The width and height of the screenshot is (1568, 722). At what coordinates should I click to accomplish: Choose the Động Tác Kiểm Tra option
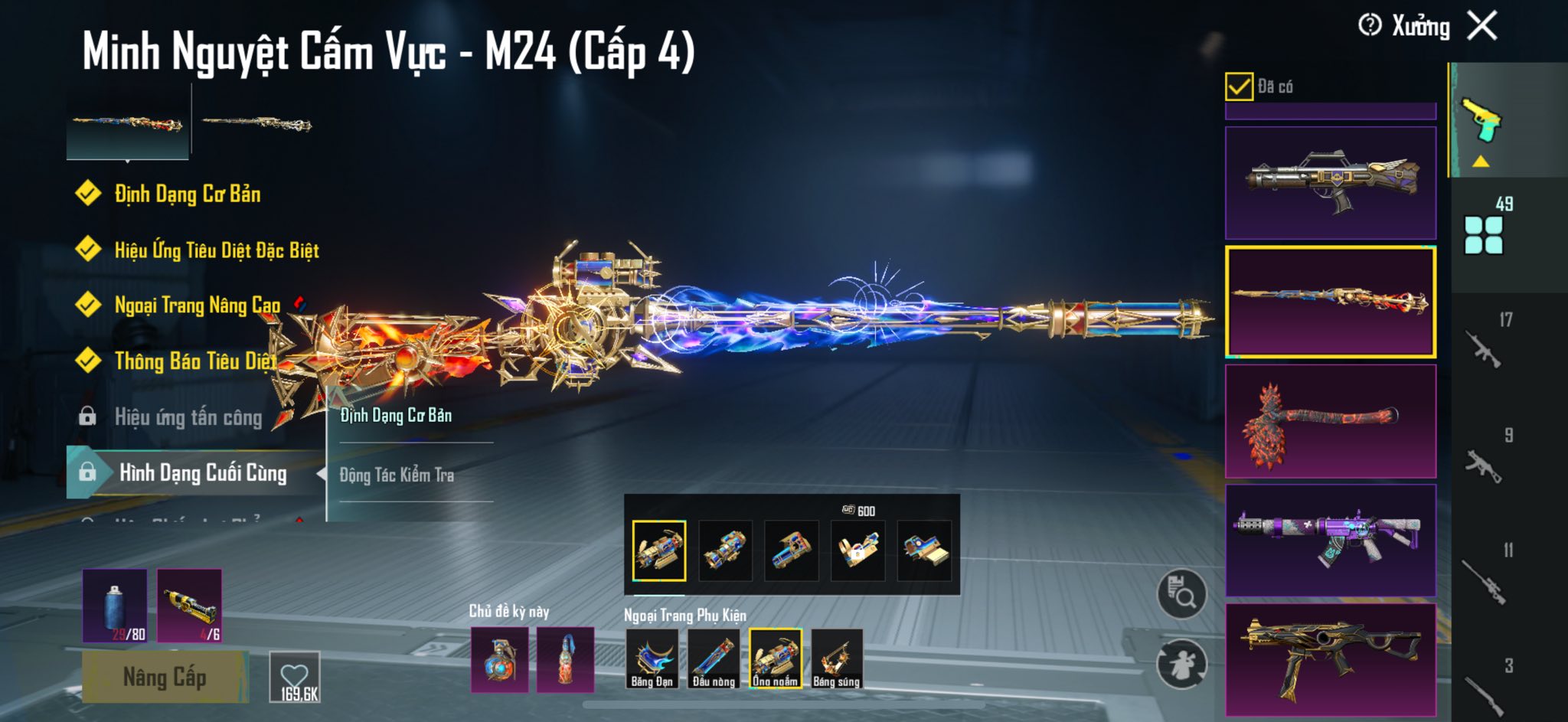click(x=397, y=475)
